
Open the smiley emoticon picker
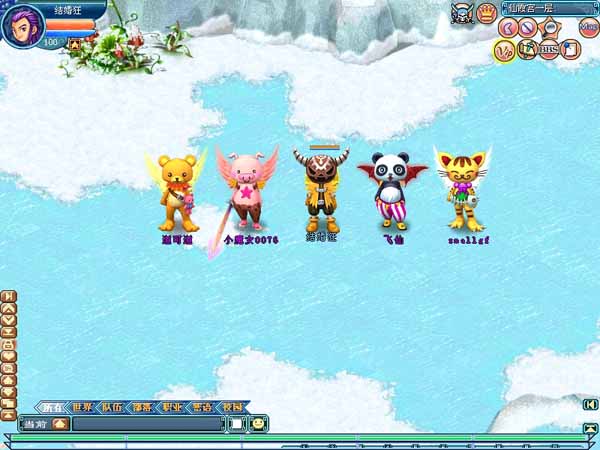coord(258,424)
